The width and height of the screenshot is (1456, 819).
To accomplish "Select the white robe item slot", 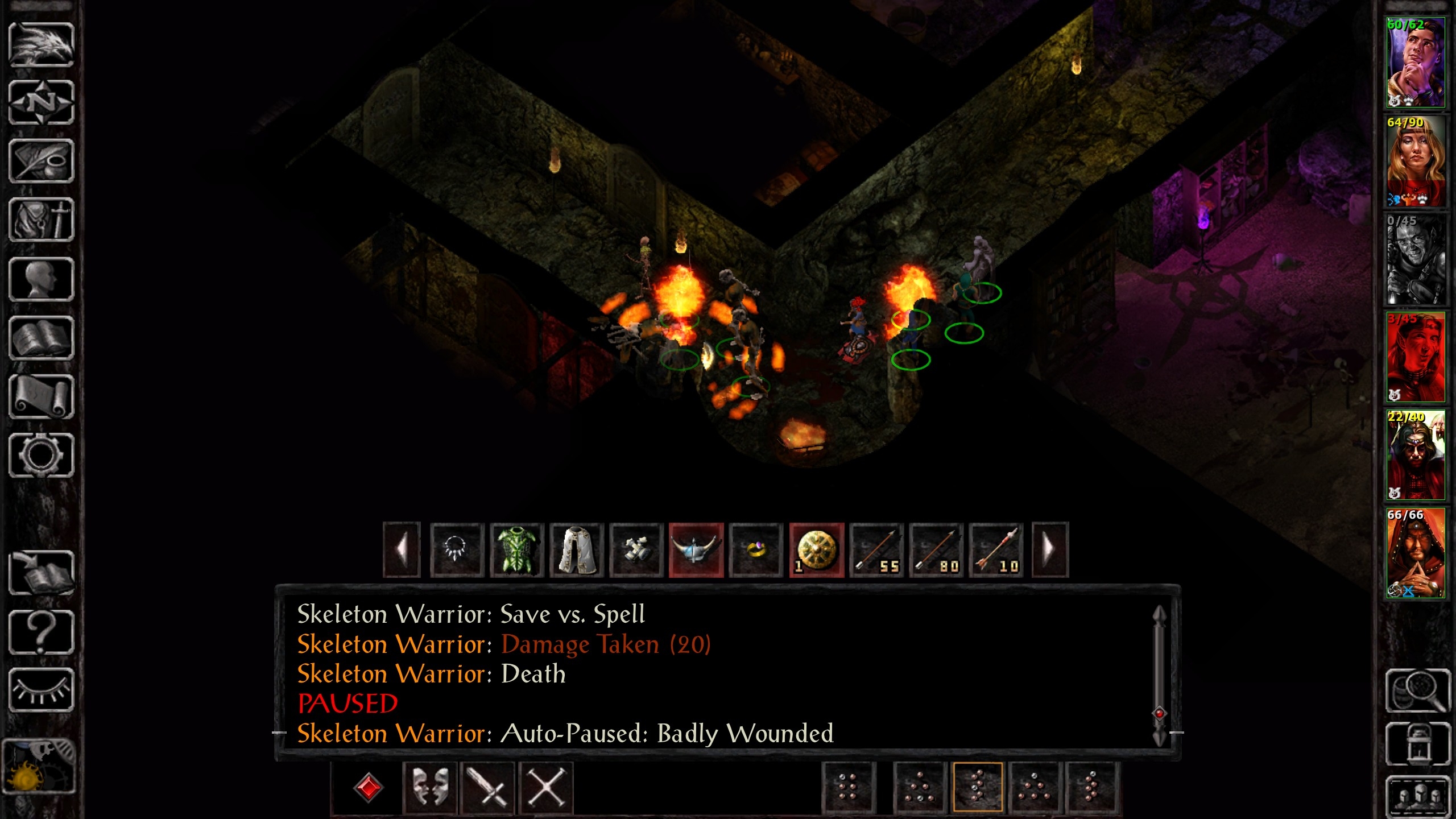I will pyautogui.click(x=577, y=550).
